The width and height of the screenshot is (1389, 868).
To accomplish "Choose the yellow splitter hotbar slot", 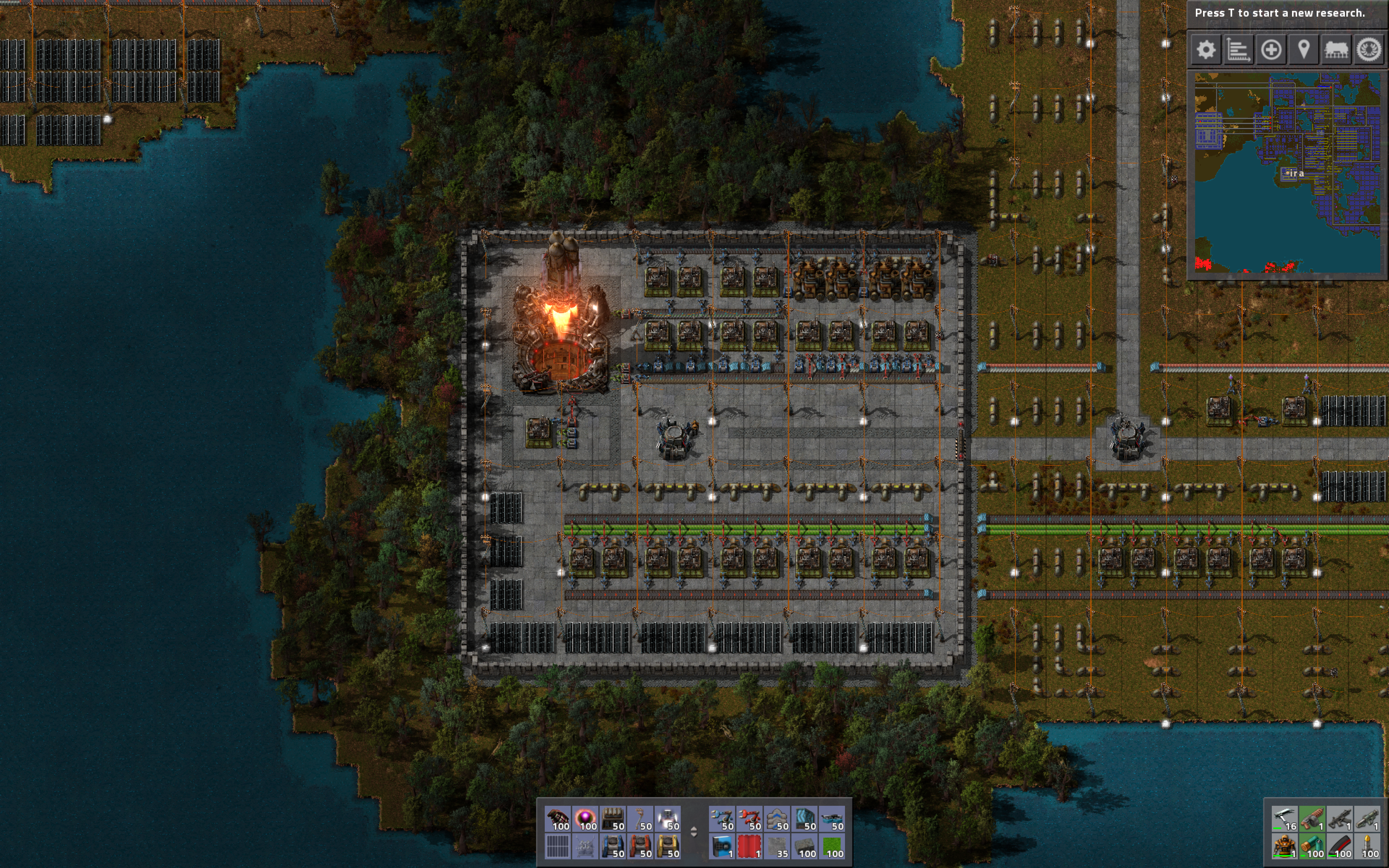I will (667, 846).
